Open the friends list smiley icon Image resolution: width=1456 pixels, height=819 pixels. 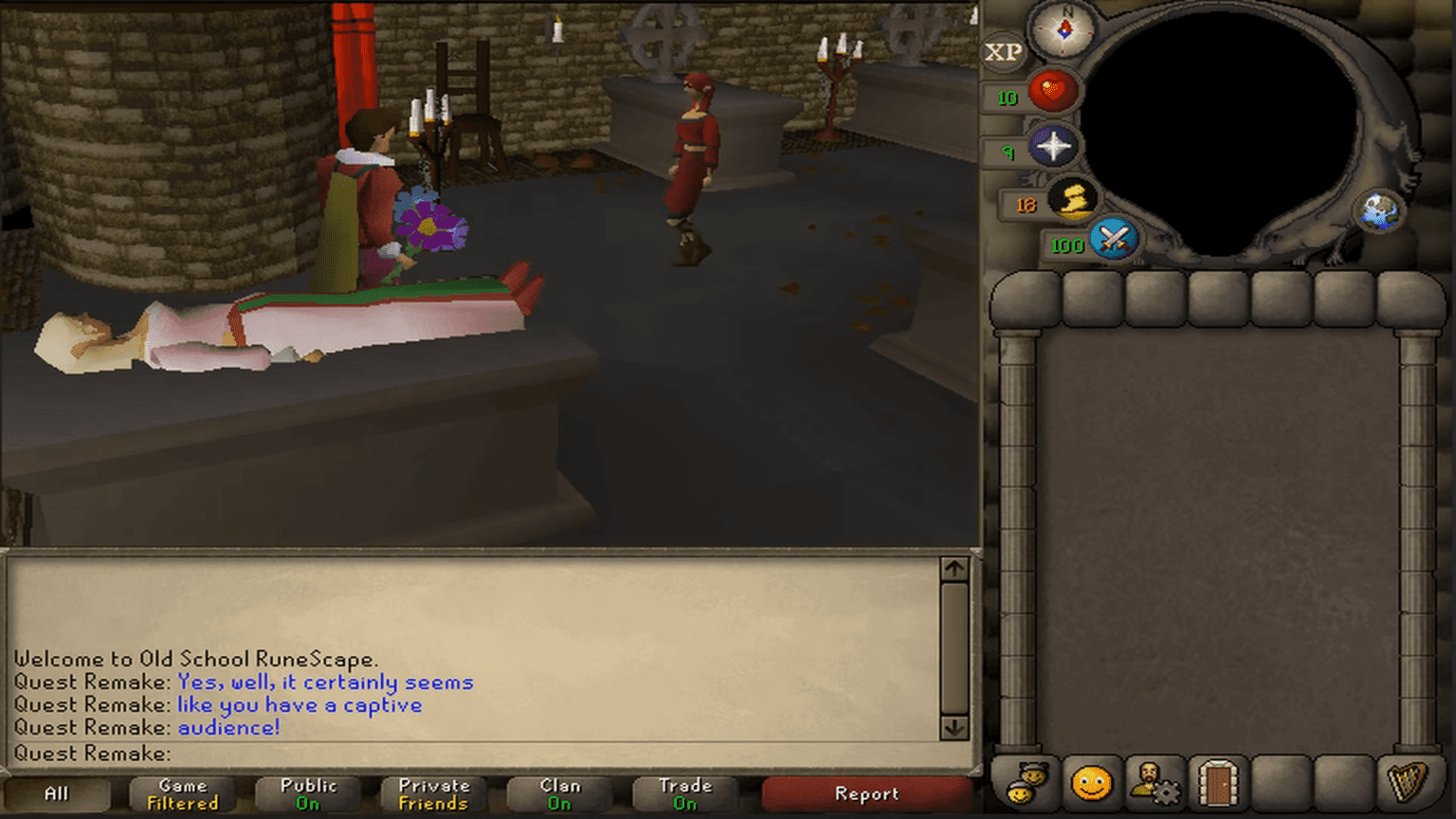pos(1092,783)
